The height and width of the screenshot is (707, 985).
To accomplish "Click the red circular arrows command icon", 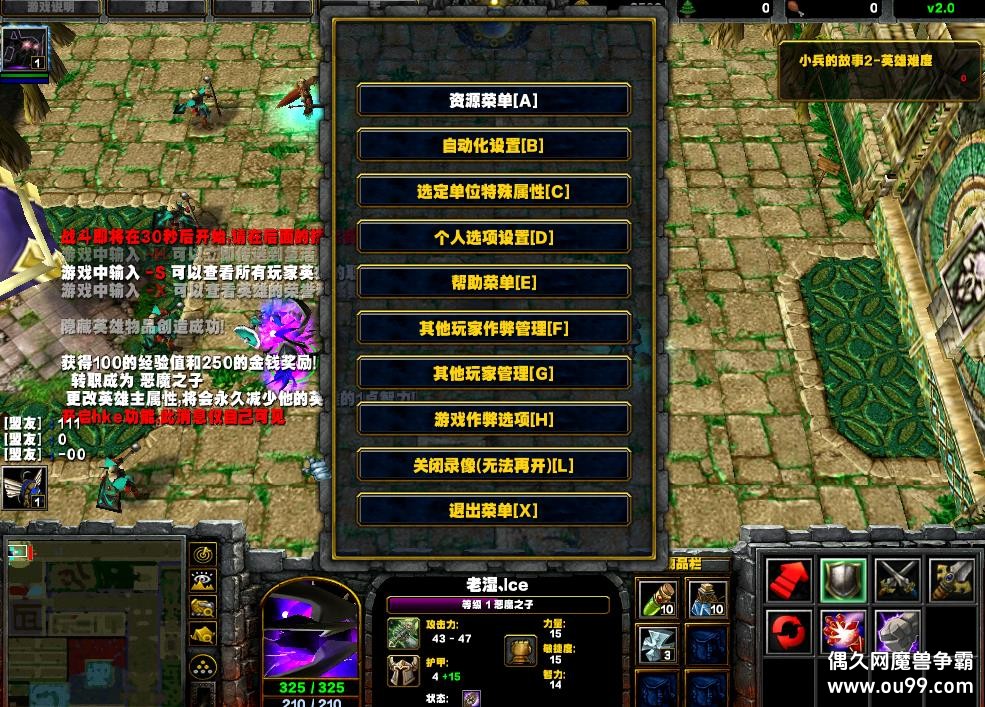I will pyautogui.click(x=789, y=633).
